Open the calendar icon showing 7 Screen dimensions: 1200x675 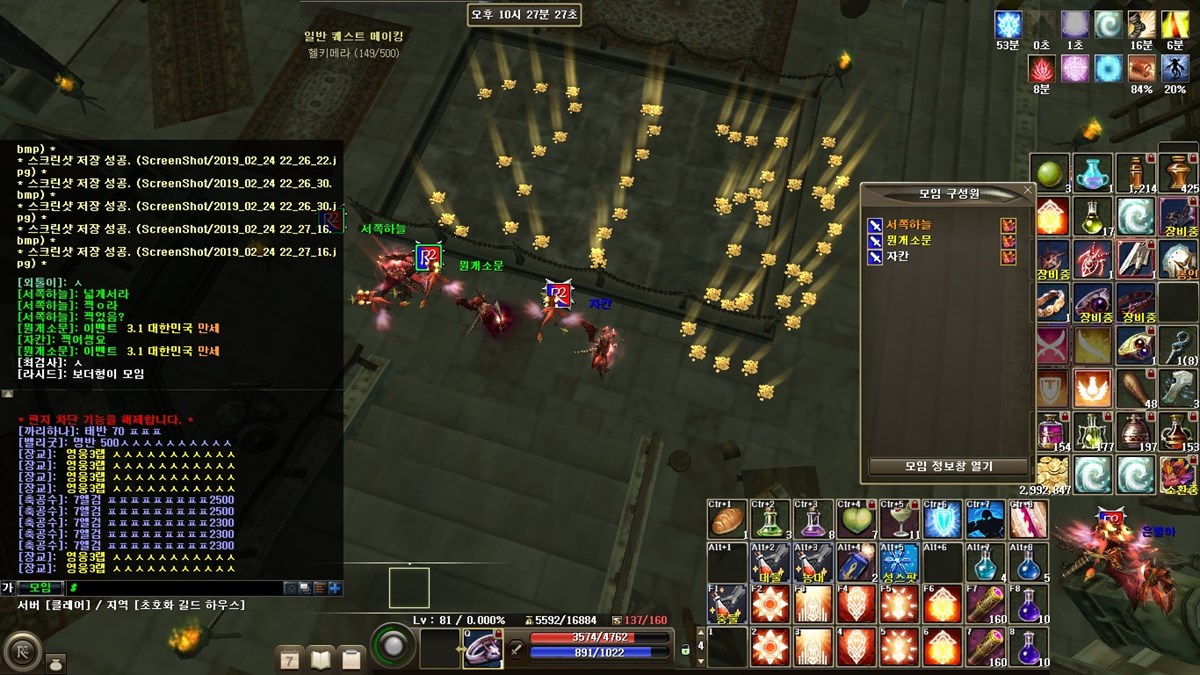pyautogui.click(x=290, y=659)
